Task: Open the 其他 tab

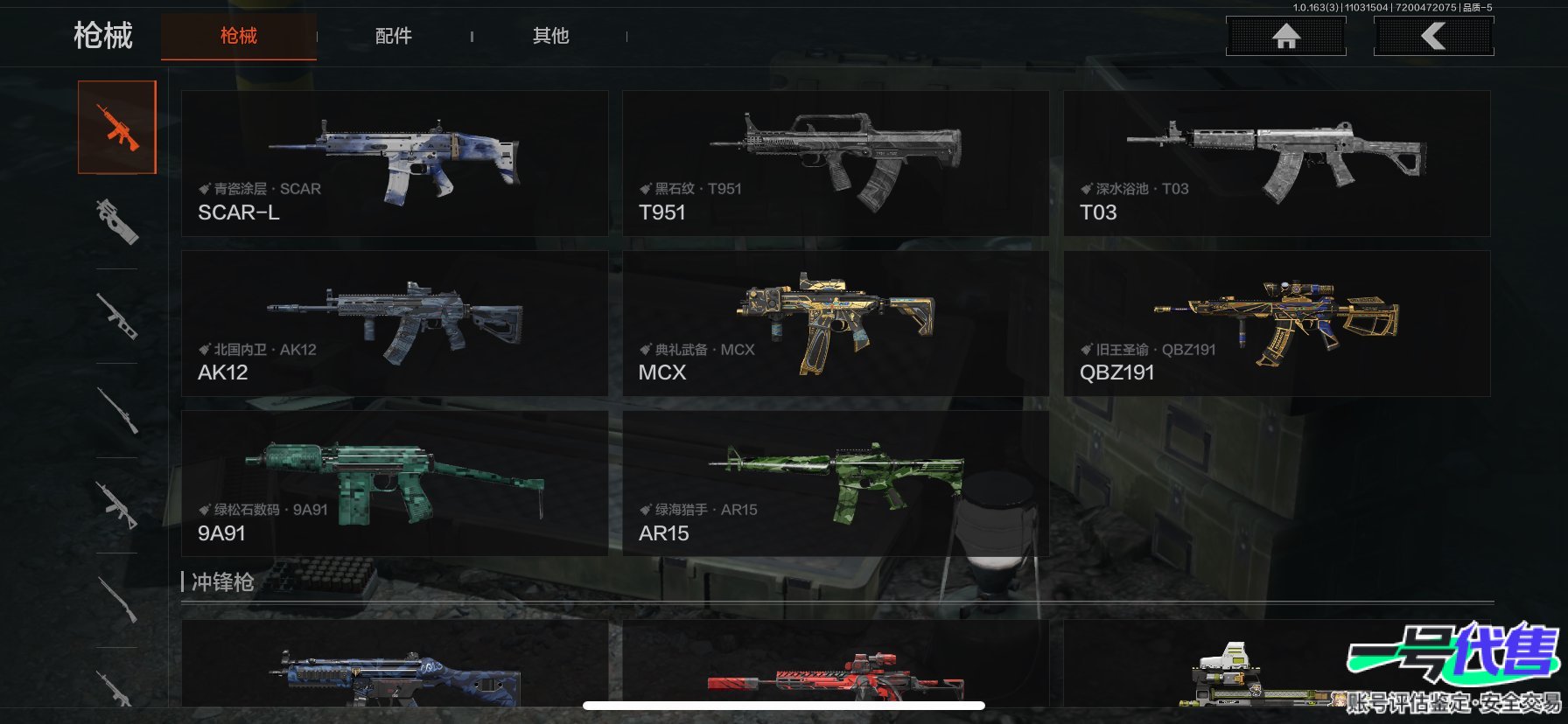Action: (550, 36)
